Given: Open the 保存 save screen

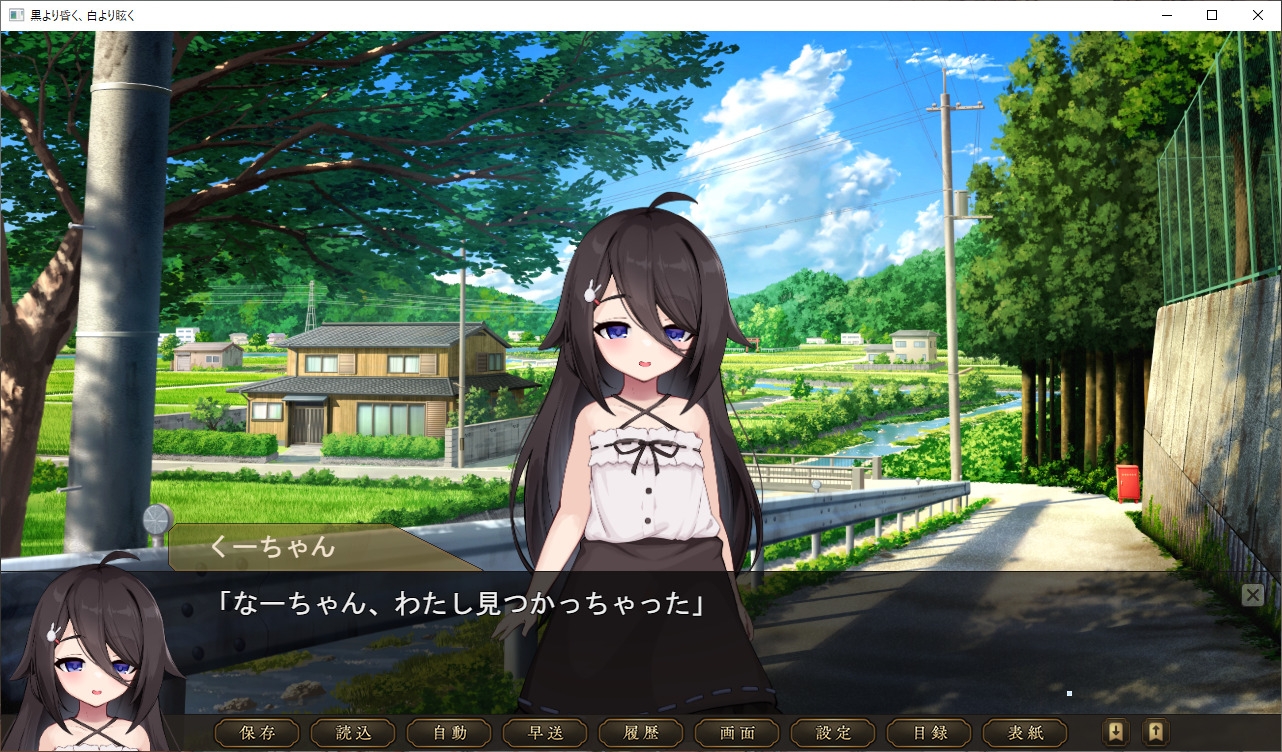Looking at the screenshot, I should 256,732.
